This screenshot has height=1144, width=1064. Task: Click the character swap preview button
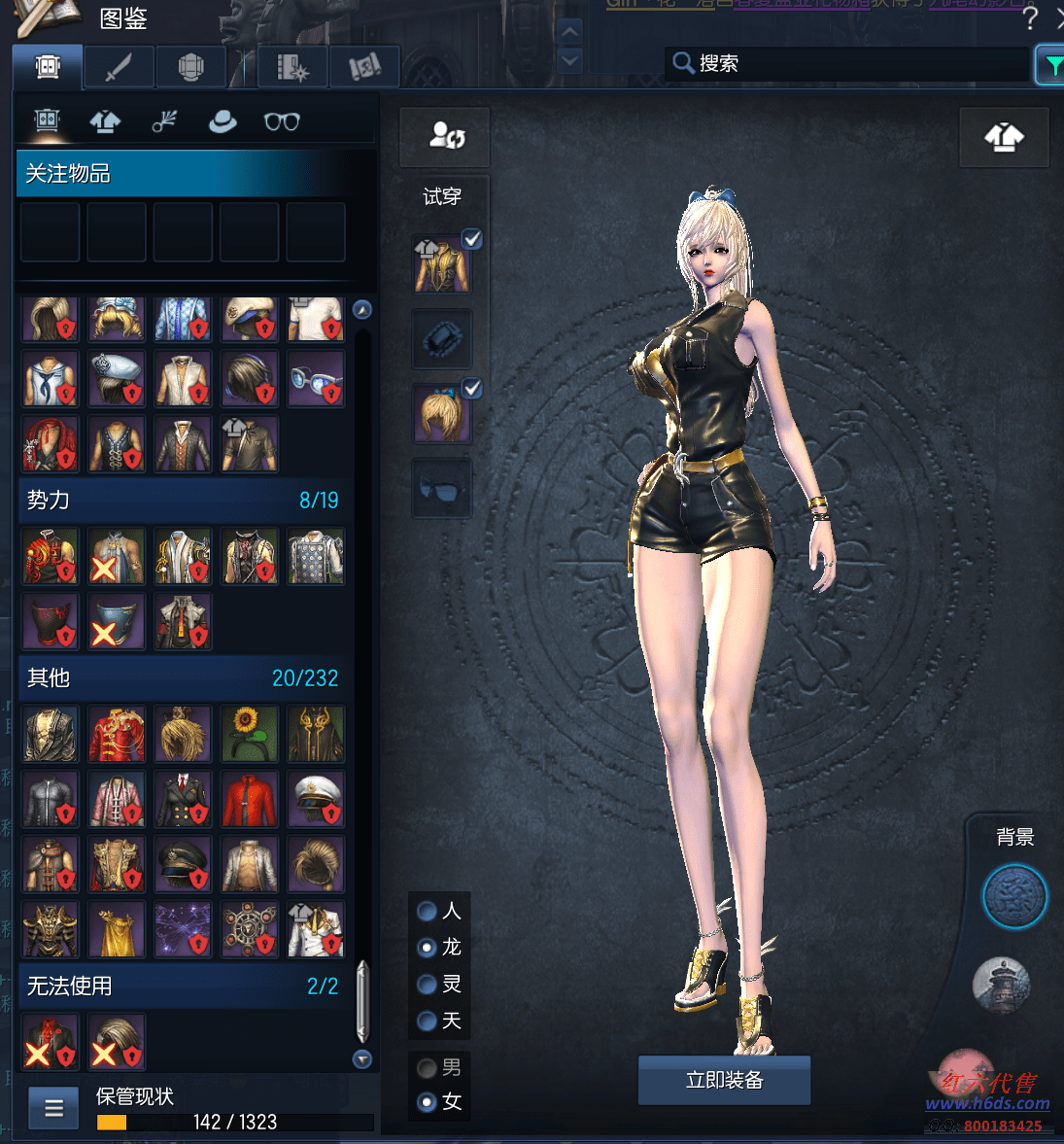445,136
